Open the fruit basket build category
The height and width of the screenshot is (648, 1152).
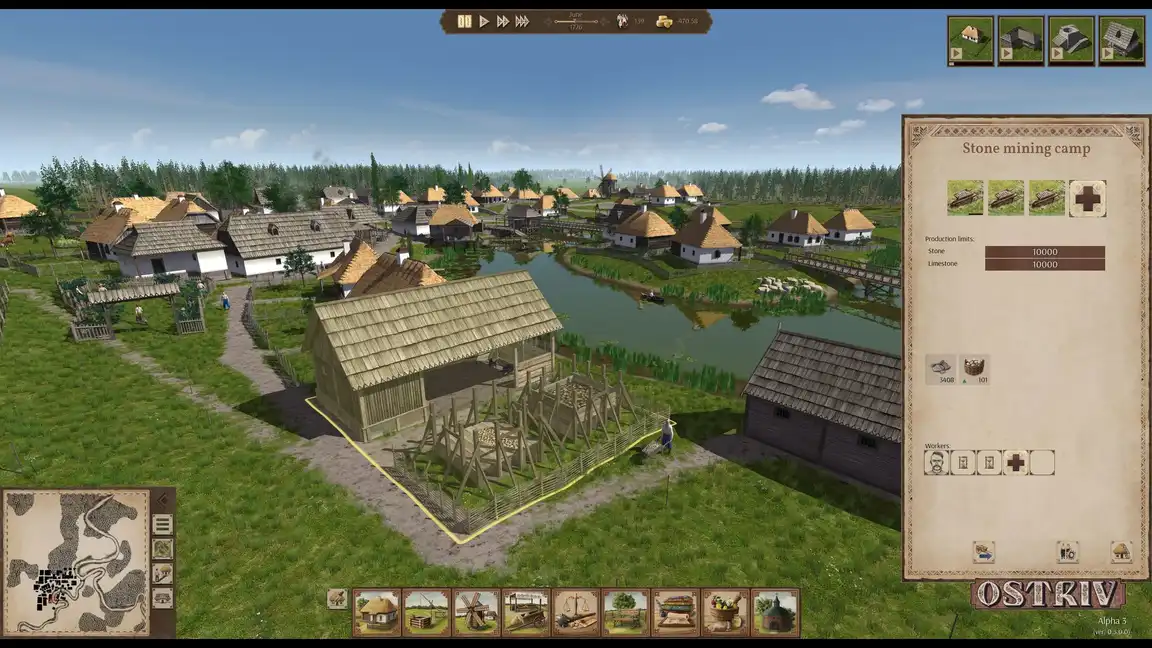click(x=725, y=612)
